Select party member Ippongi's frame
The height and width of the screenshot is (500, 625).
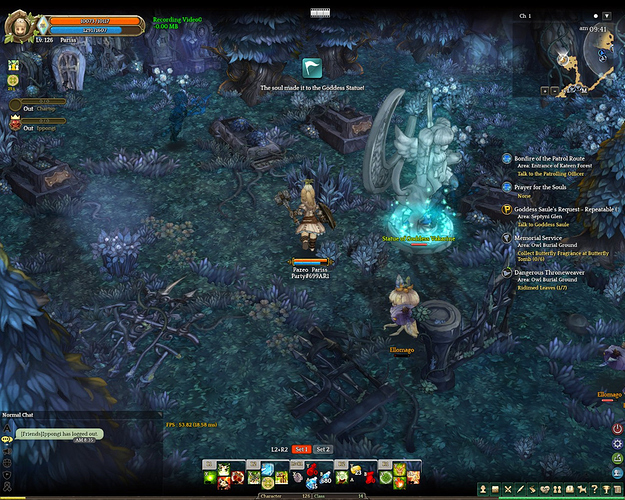[x=40, y=126]
